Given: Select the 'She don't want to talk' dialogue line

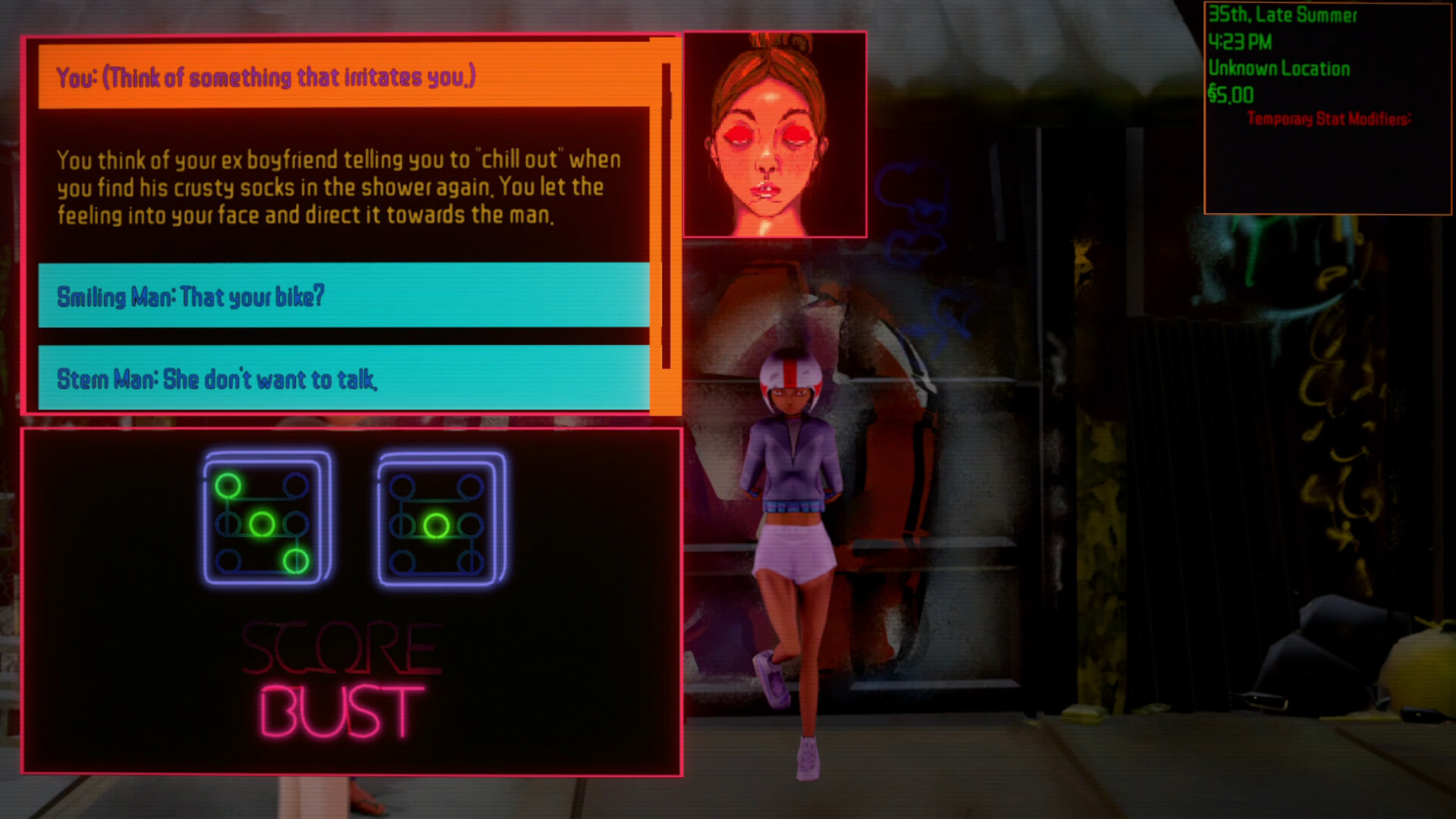Looking at the screenshot, I should pyautogui.click(x=343, y=378).
